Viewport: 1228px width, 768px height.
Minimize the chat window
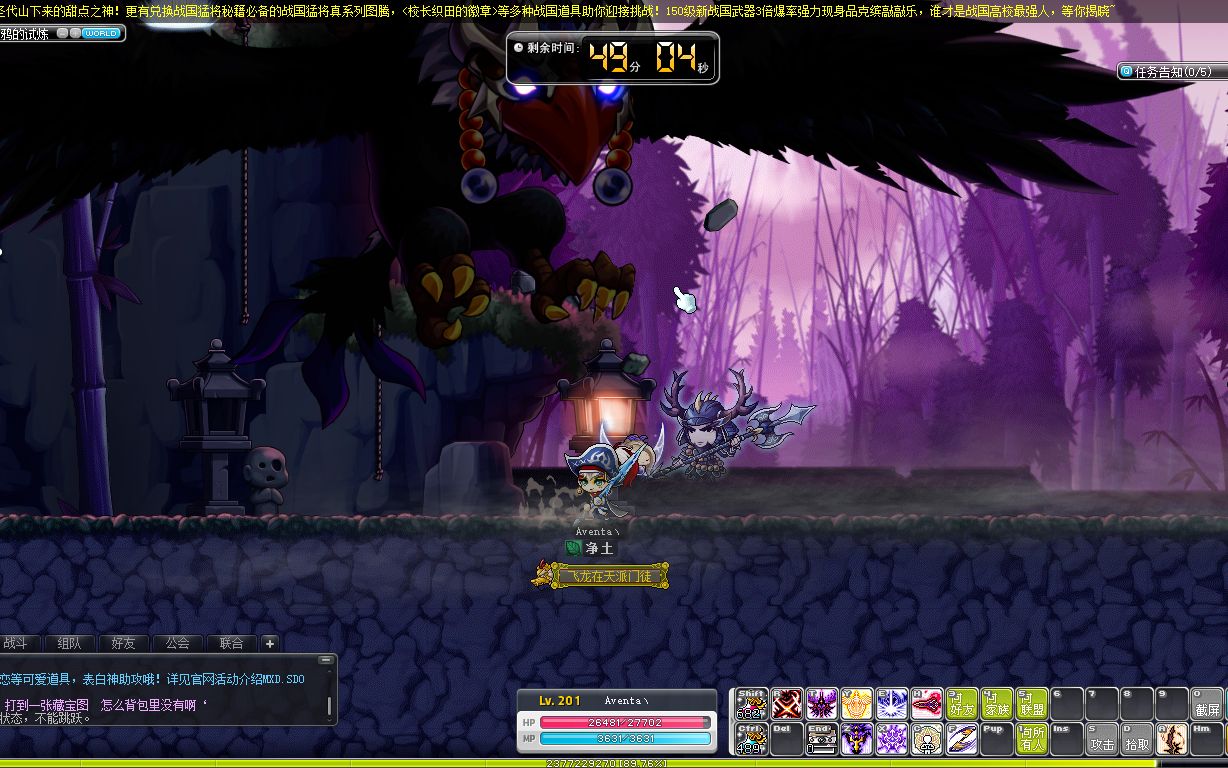(x=325, y=660)
